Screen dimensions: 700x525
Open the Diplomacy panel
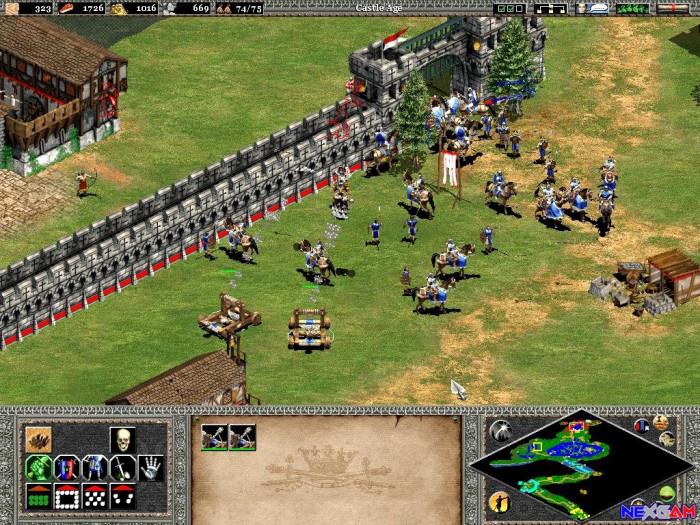click(631, 8)
